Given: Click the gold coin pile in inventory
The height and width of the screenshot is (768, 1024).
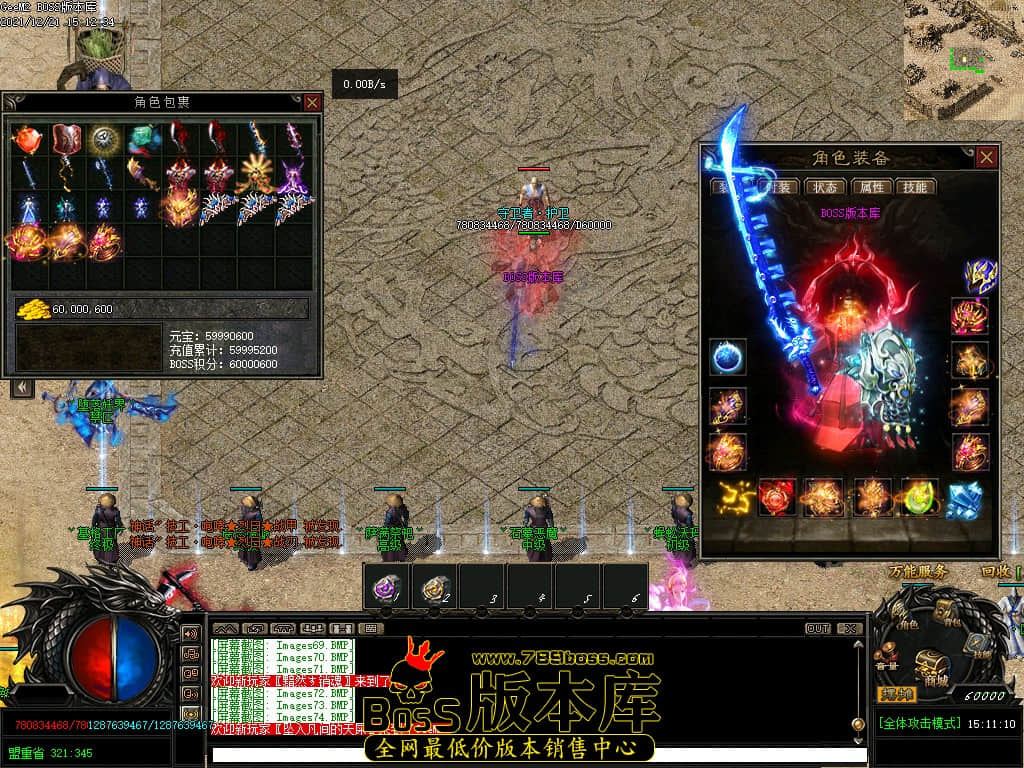Looking at the screenshot, I should tap(33, 309).
